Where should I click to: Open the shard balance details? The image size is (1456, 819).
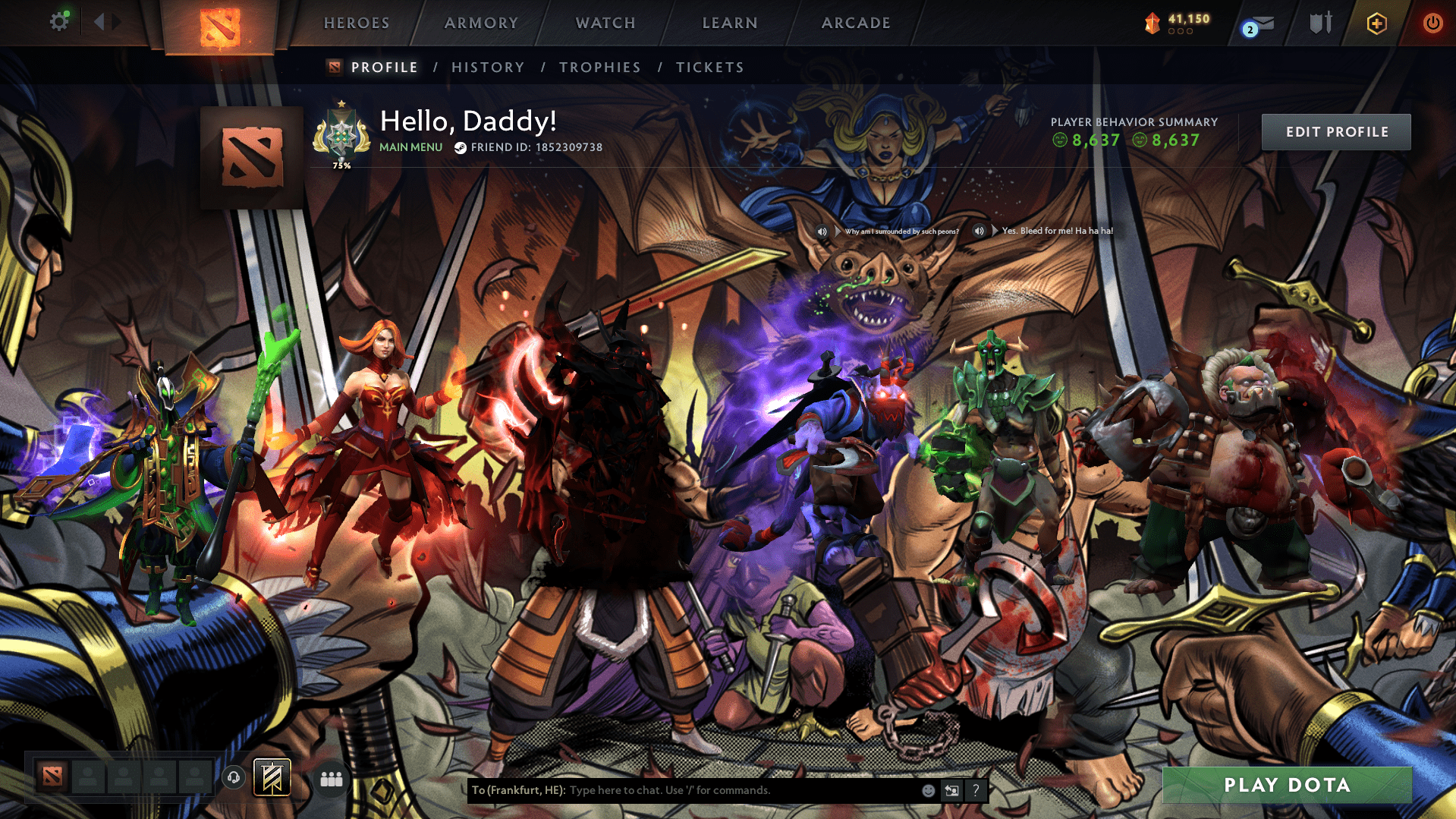(1176, 22)
